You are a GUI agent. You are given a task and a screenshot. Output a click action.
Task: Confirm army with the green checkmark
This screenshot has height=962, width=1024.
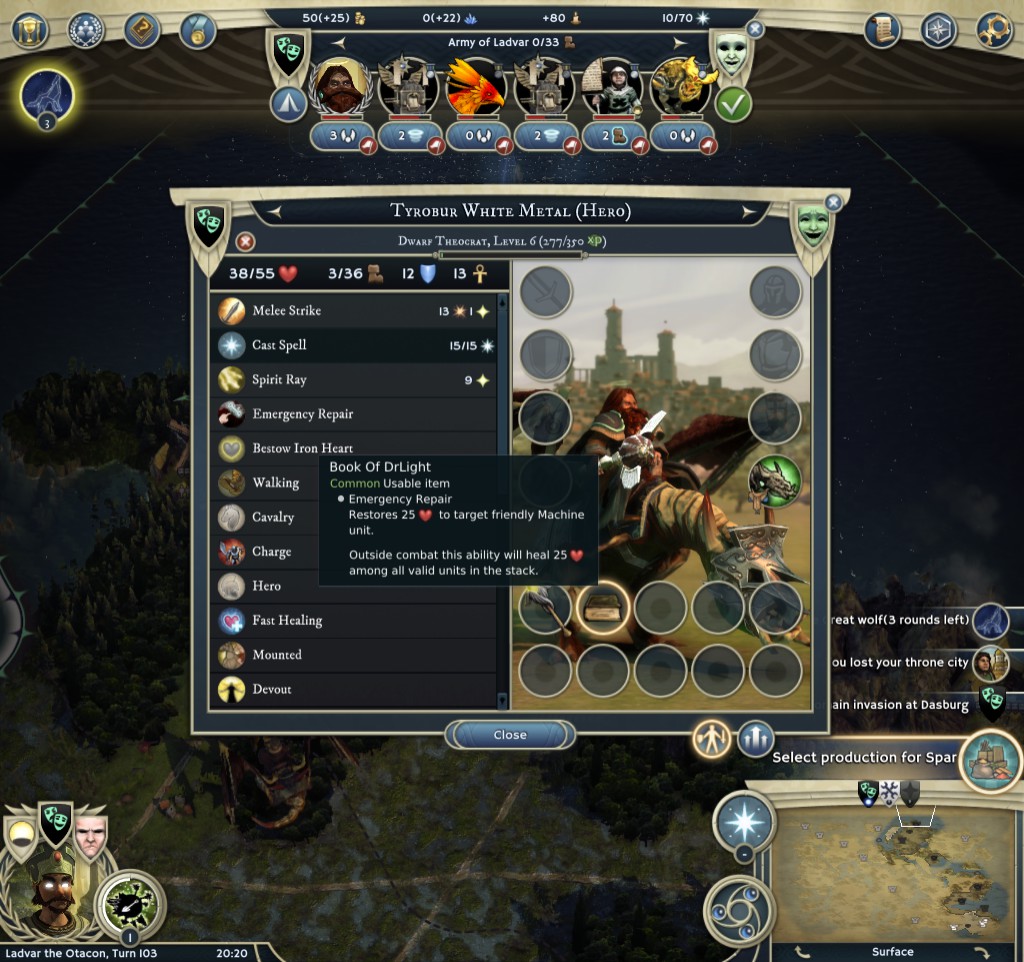[x=733, y=104]
